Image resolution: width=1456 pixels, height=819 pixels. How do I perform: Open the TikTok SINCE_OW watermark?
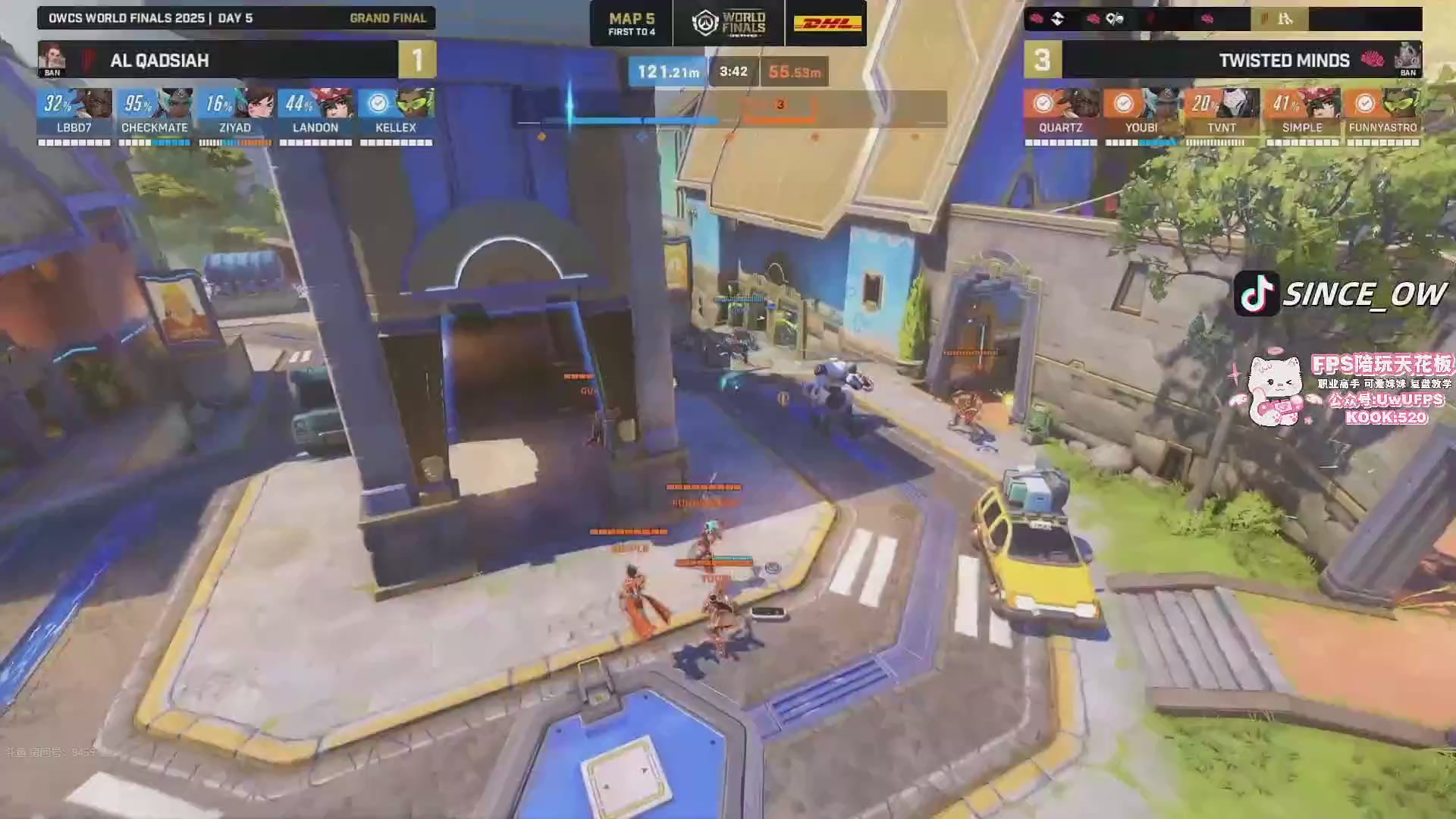click(1341, 293)
